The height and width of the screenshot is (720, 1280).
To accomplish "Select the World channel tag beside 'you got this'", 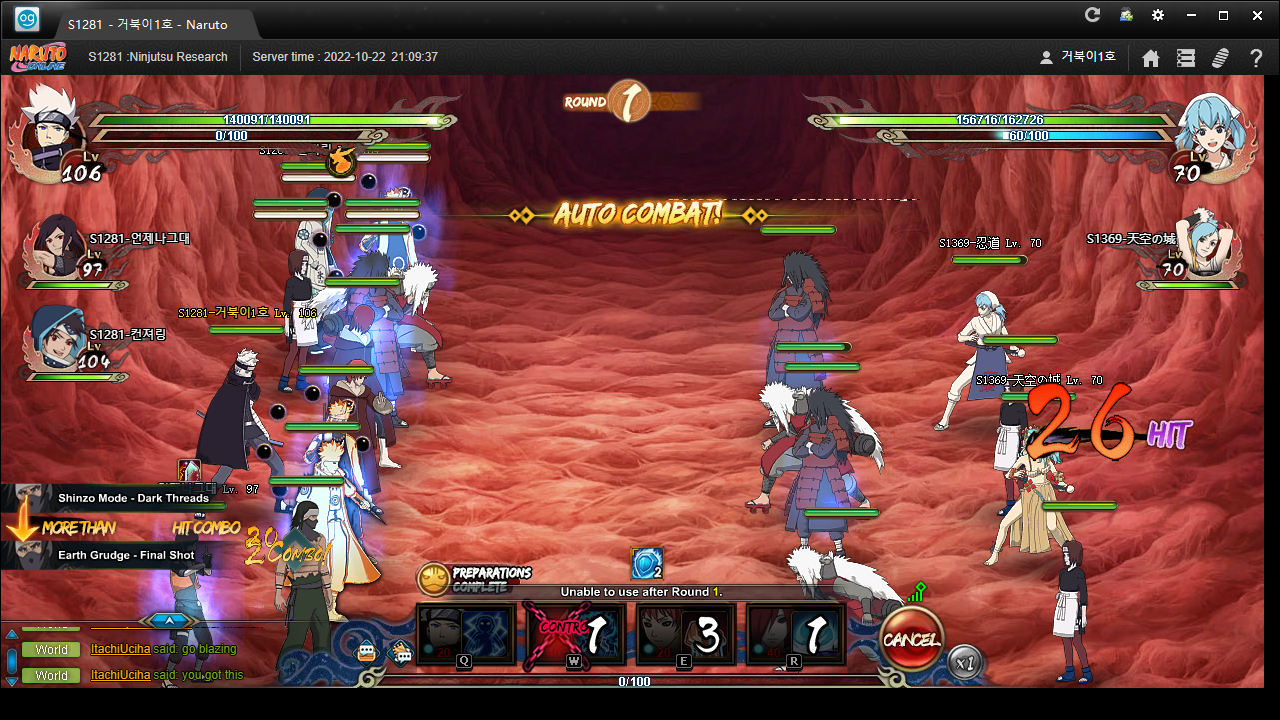I will [51, 676].
